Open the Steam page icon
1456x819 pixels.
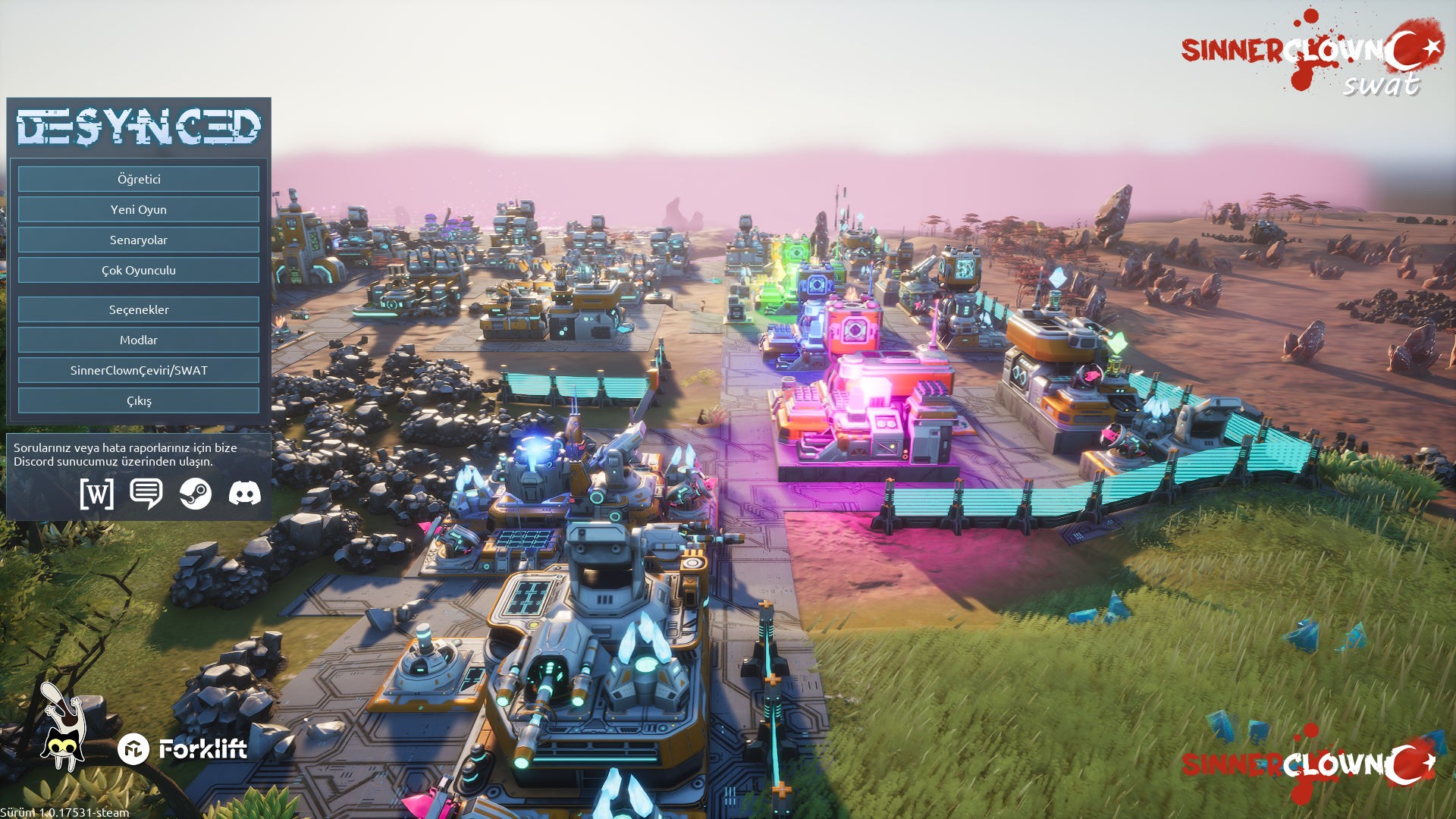tap(196, 494)
